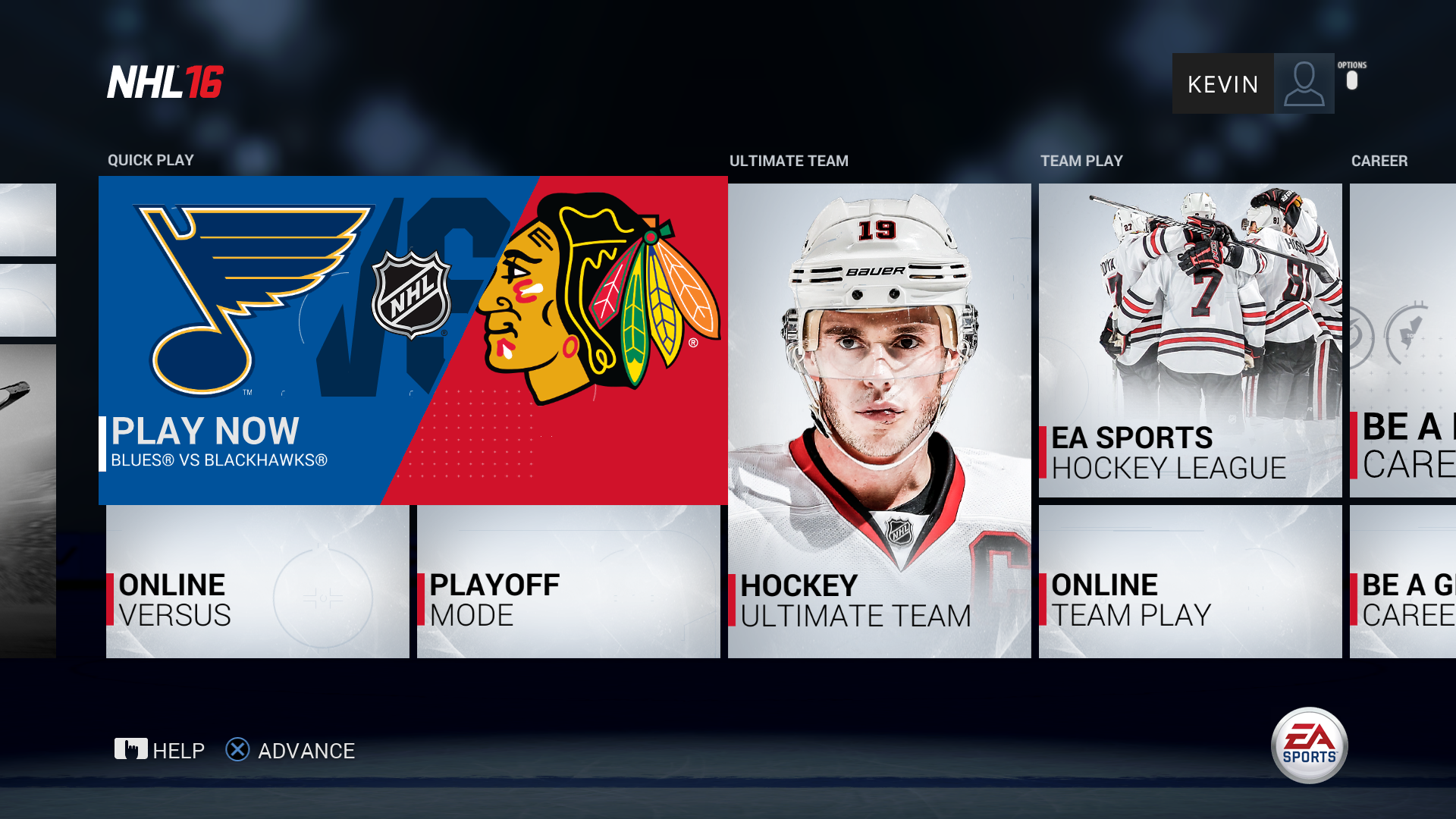1456x819 pixels.
Task: Click the QUICK PLAY section header
Action: pos(149,160)
